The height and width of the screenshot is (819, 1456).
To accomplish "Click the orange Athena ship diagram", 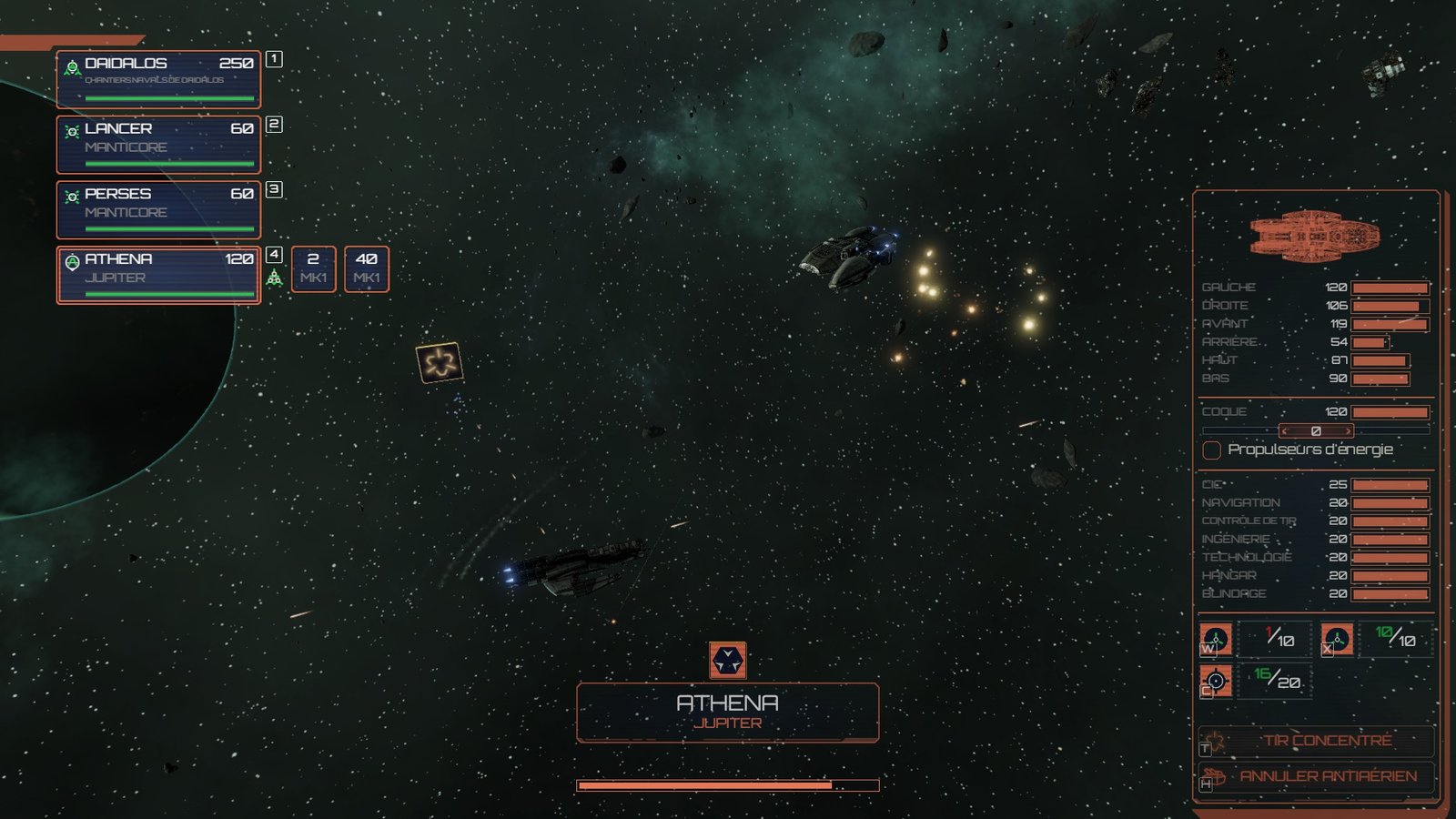I will point(1315,235).
